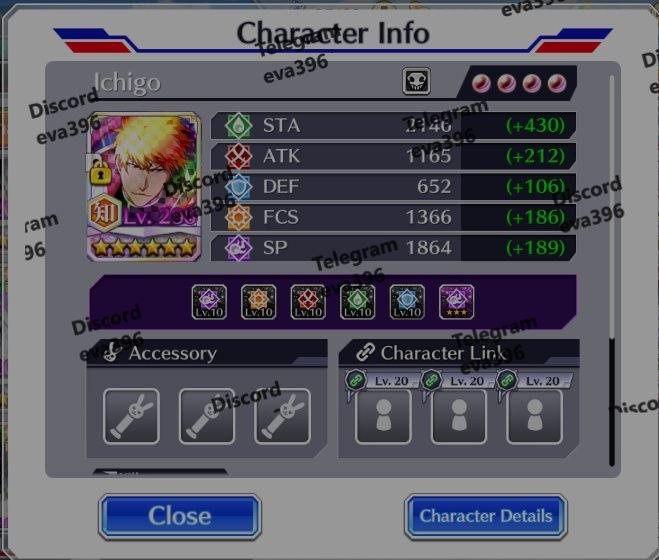Click the Character Info panel scrollbar
The height and width of the screenshot is (560, 659).
tap(613, 400)
